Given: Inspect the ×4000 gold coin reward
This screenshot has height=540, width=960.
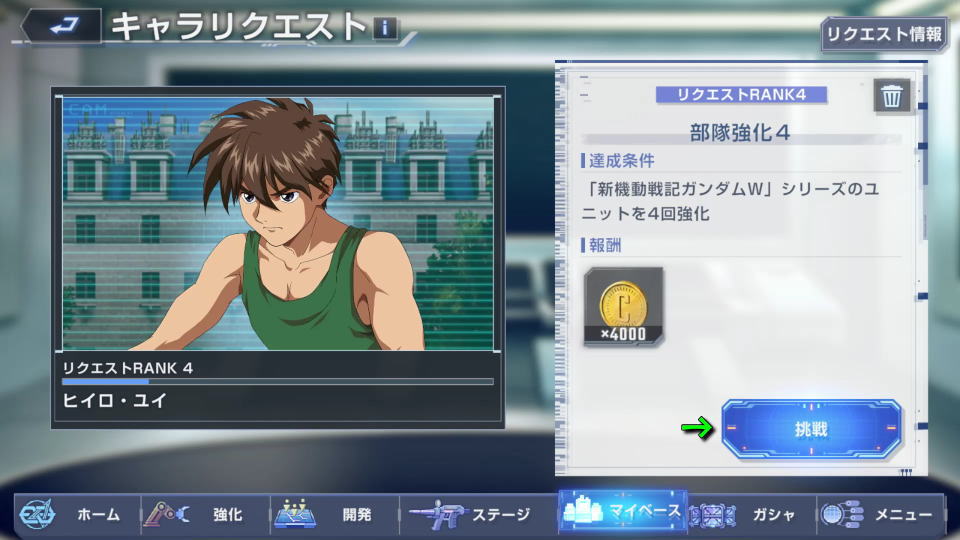Looking at the screenshot, I should 623,306.
